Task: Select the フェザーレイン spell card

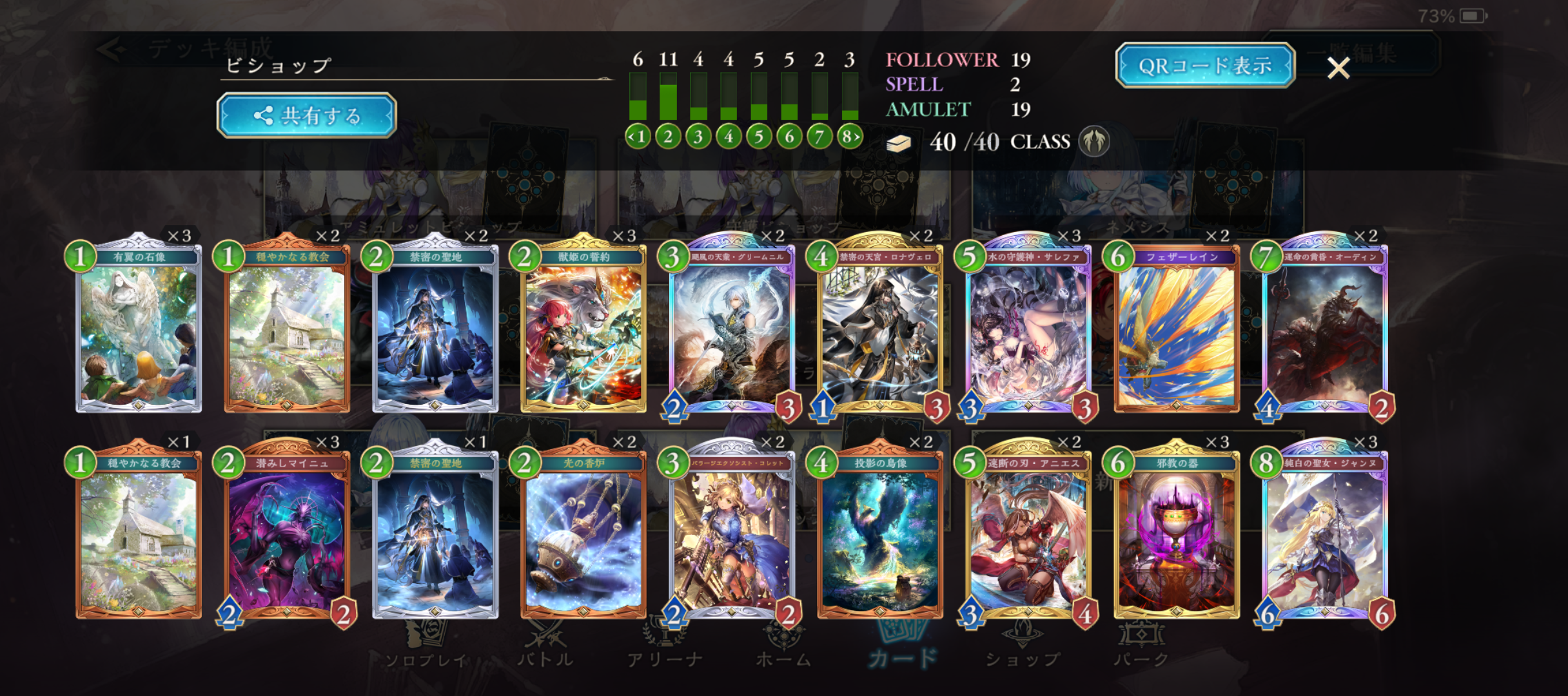Action: point(1177,329)
